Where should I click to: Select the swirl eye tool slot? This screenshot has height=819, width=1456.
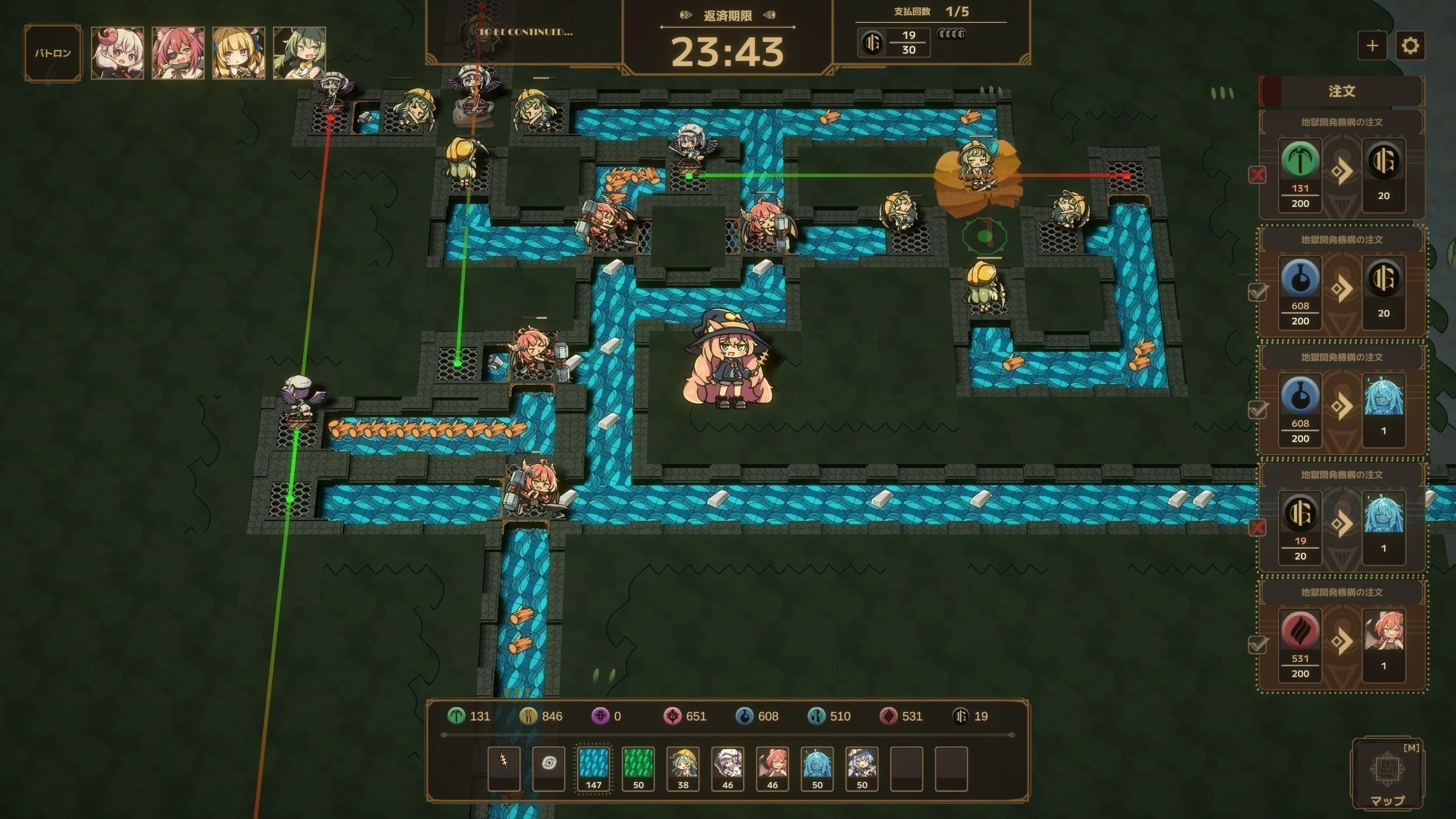pos(548,768)
